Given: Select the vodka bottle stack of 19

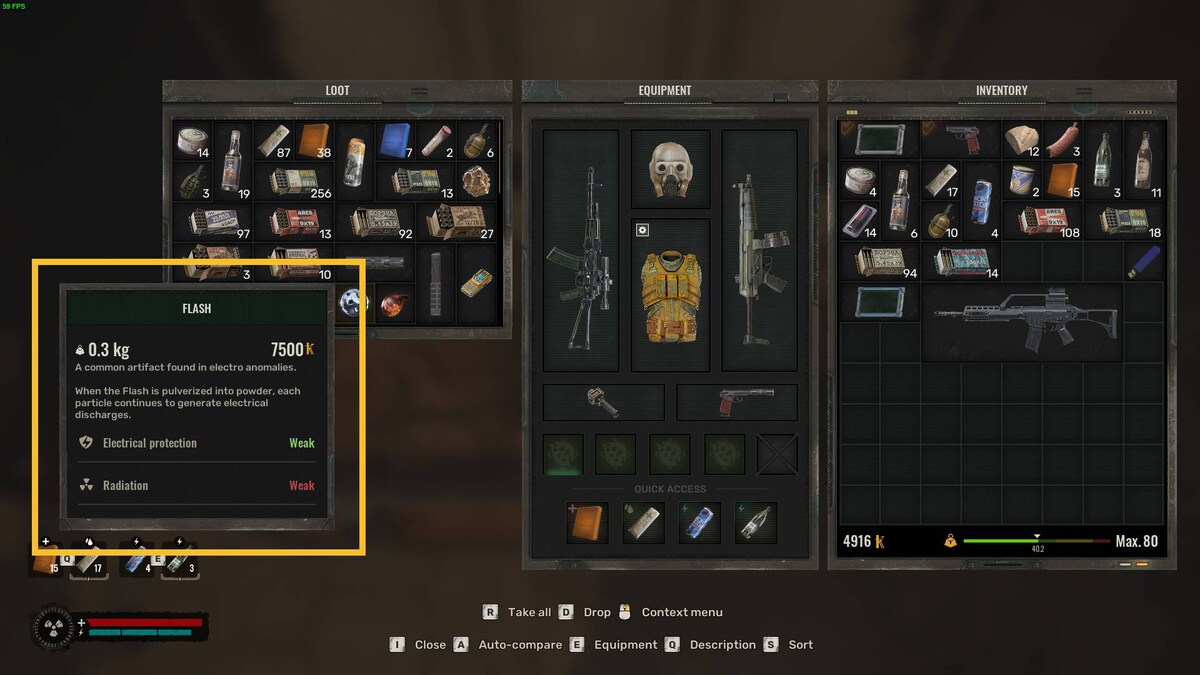Looking at the screenshot, I should tap(234, 160).
